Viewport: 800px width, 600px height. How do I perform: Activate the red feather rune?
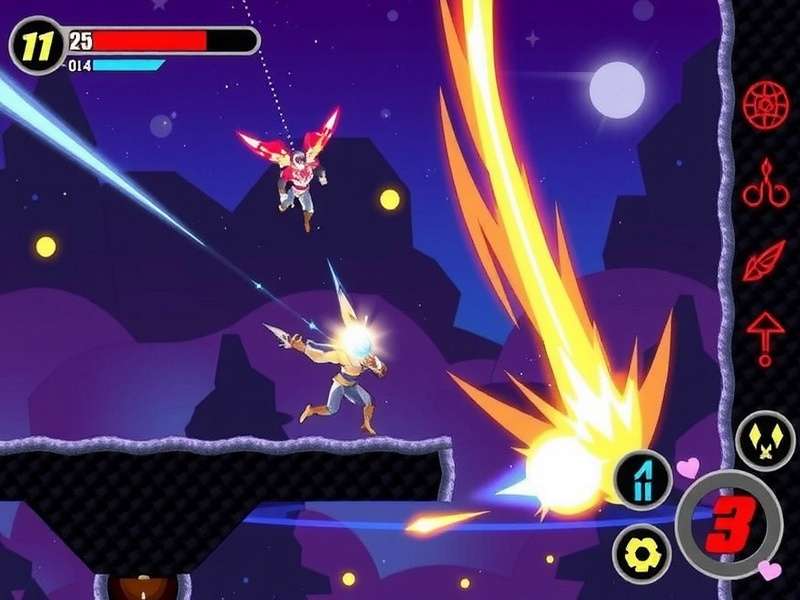pyautogui.click(x=765, y=262)
